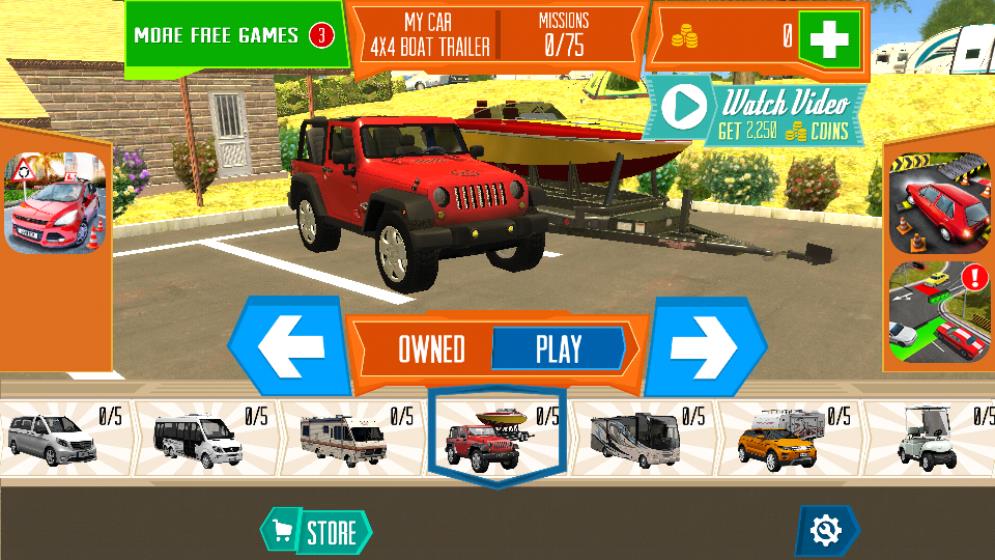Viewport: 995px width, 560px height.
Task: Start playing with the blue PLAY button
Action: pos(558,349)
